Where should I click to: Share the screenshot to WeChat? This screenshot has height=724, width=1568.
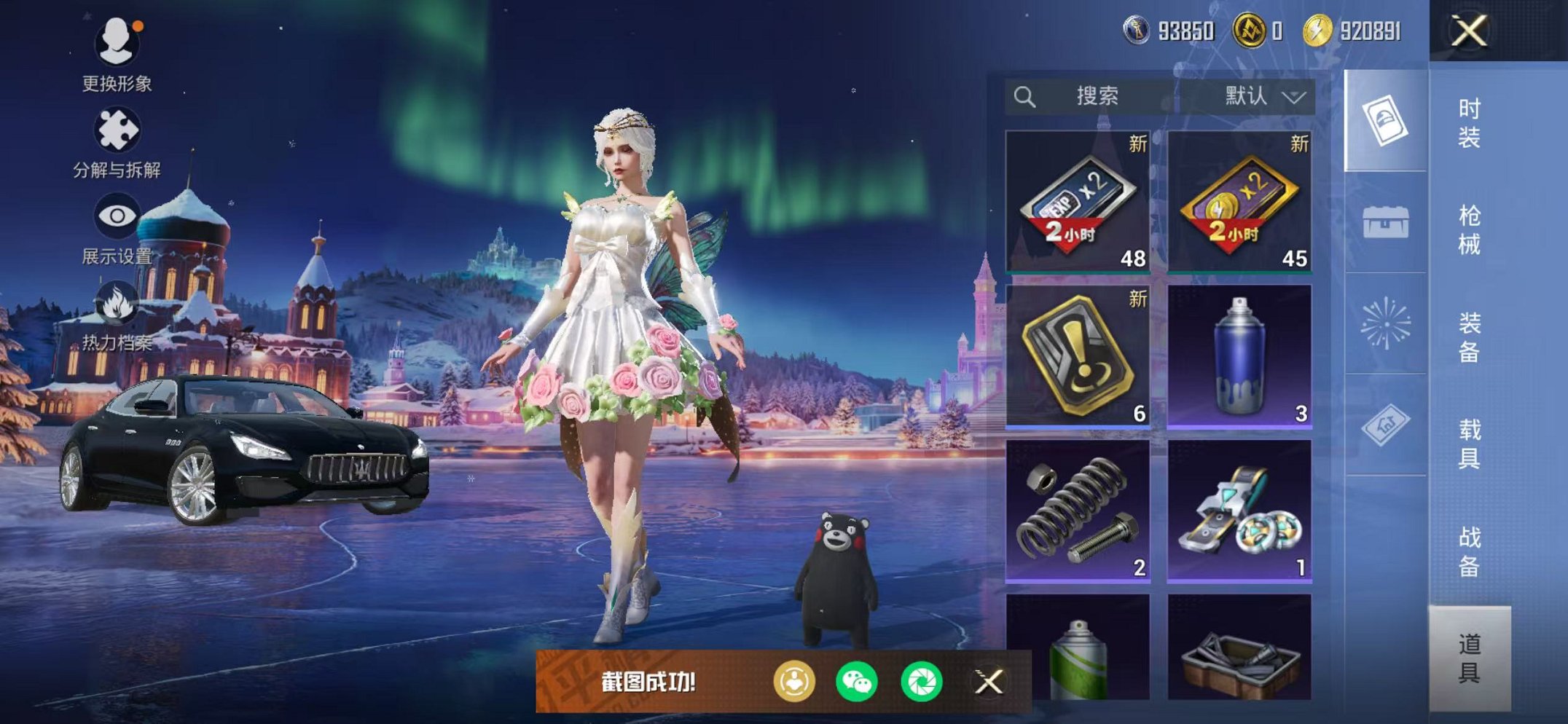point(857,682)
